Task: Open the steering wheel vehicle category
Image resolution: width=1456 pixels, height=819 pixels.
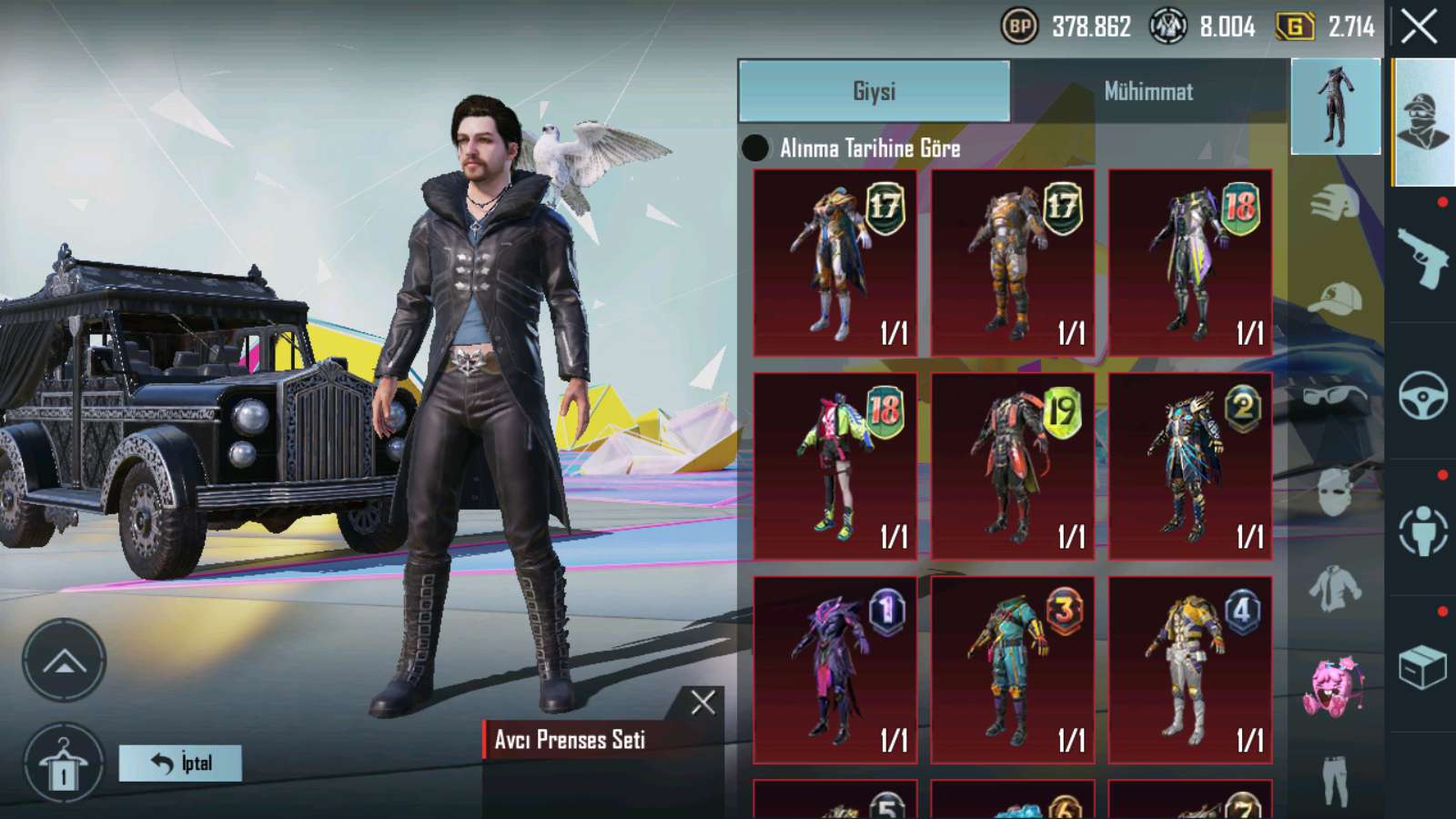Action: pos(1422,394)
